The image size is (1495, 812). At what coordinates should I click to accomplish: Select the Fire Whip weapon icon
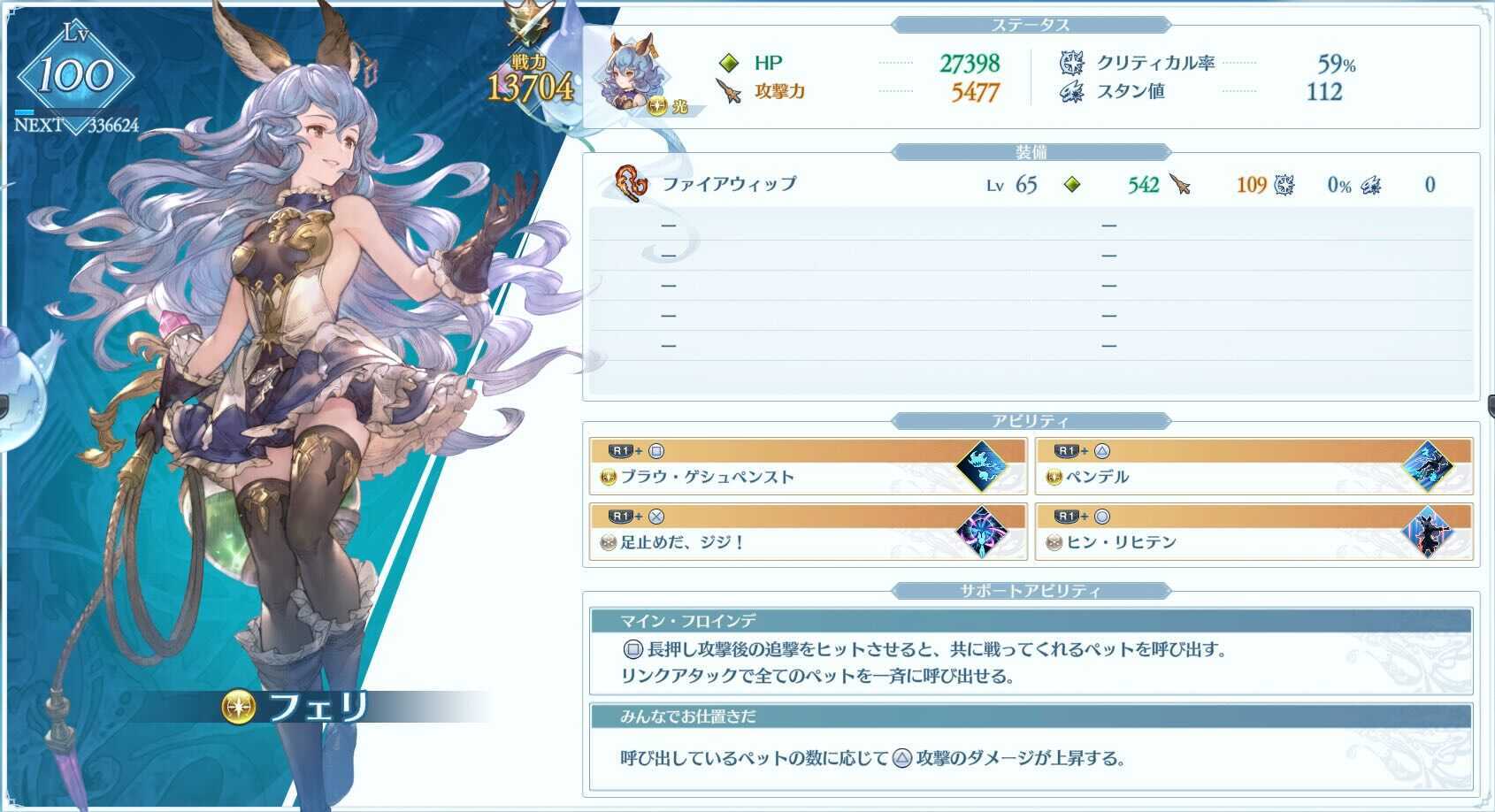click(x=630, y=184)
